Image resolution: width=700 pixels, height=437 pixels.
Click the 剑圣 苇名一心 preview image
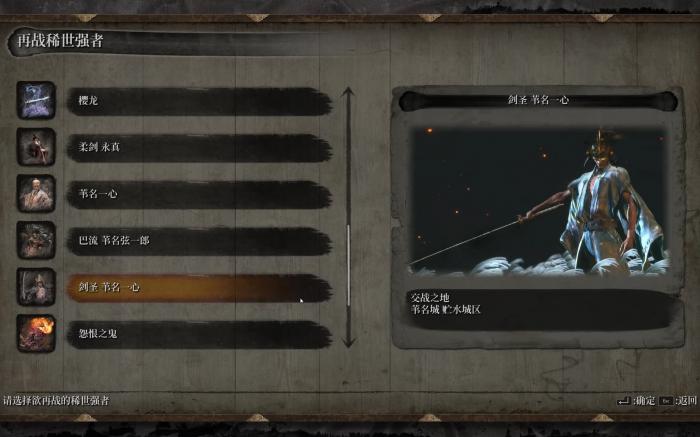tap(538, 199)
